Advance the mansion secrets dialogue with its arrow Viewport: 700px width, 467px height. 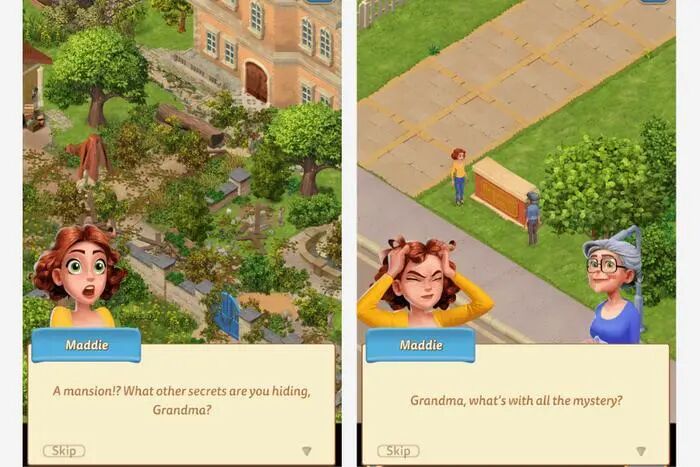click(307, 451)
